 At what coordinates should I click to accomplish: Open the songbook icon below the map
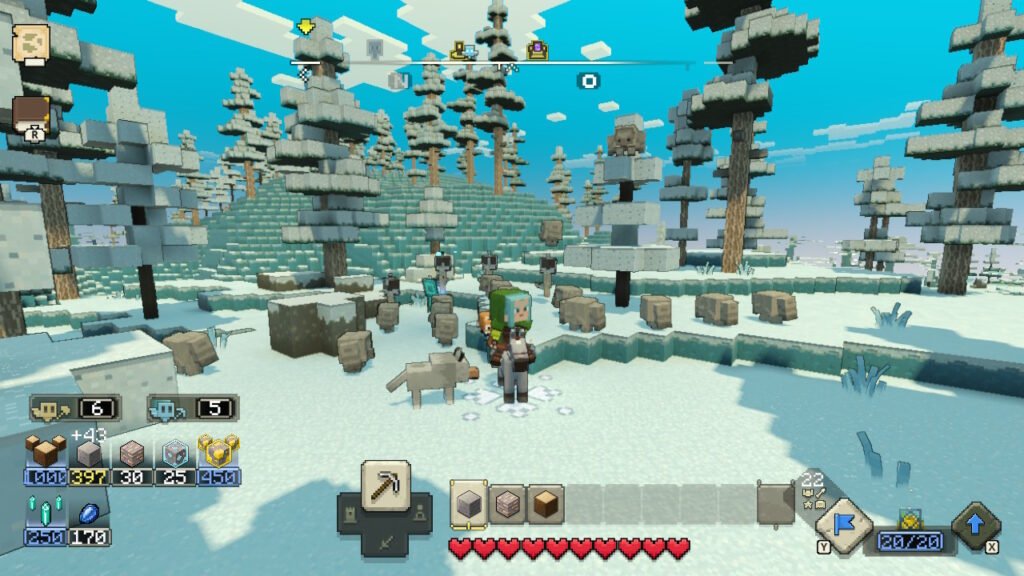(x=31, y=113)
